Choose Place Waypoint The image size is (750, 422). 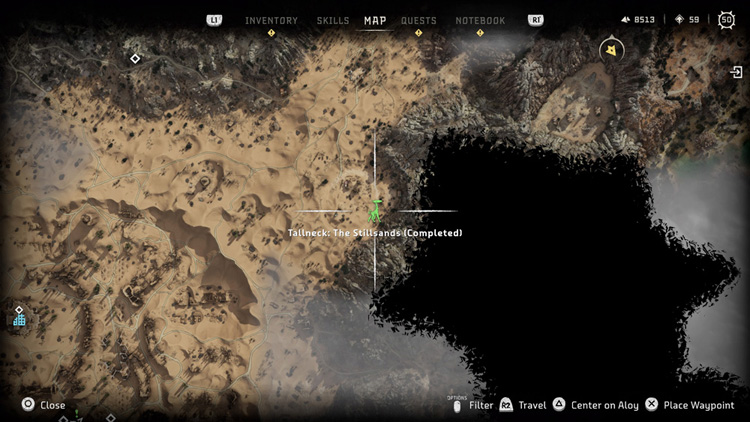point(688,405)
